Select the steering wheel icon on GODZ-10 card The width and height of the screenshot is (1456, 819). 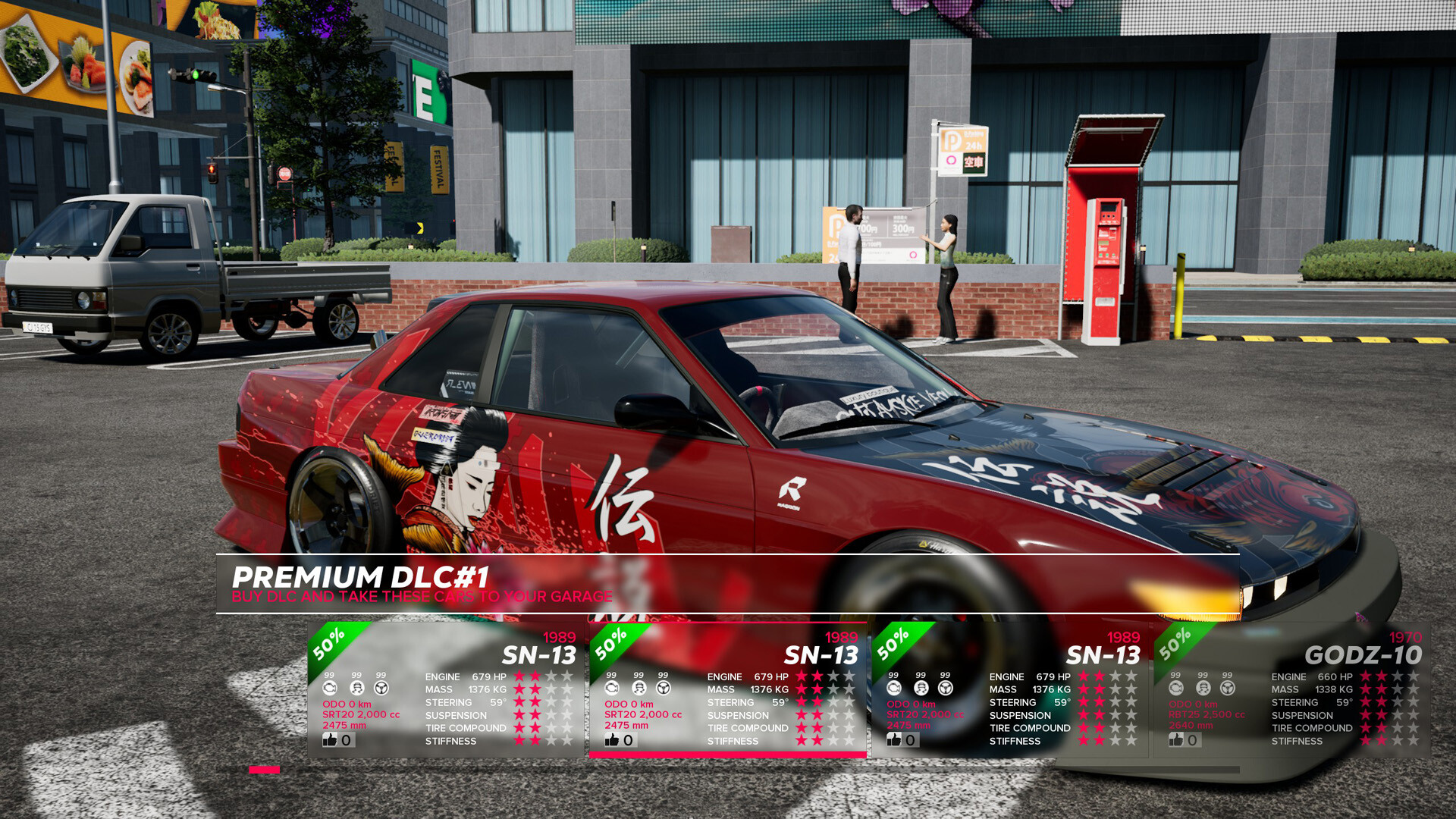click(x=1225, y=686)
